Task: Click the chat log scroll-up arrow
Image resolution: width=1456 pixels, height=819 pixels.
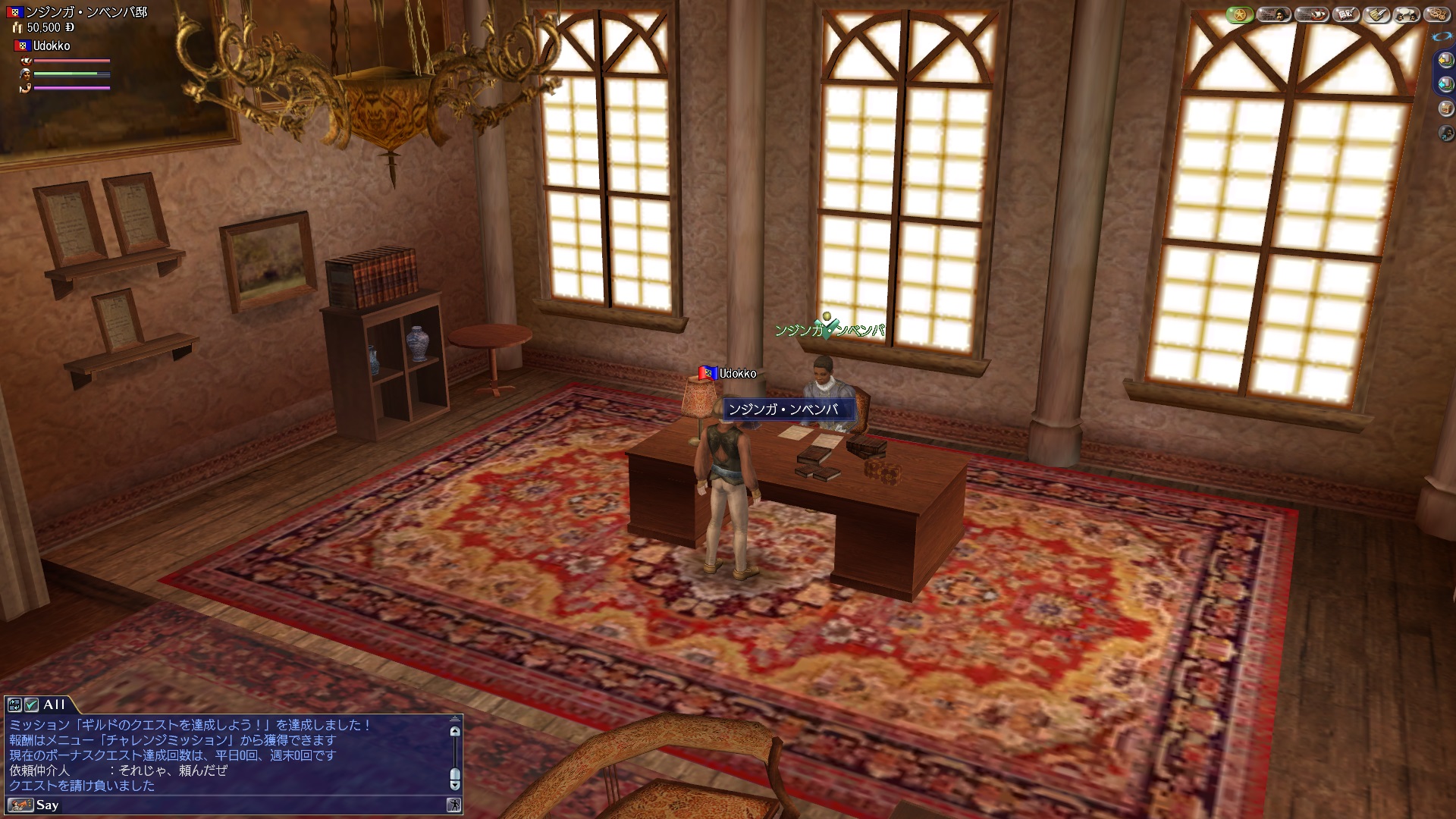Action: click(455, 732)
